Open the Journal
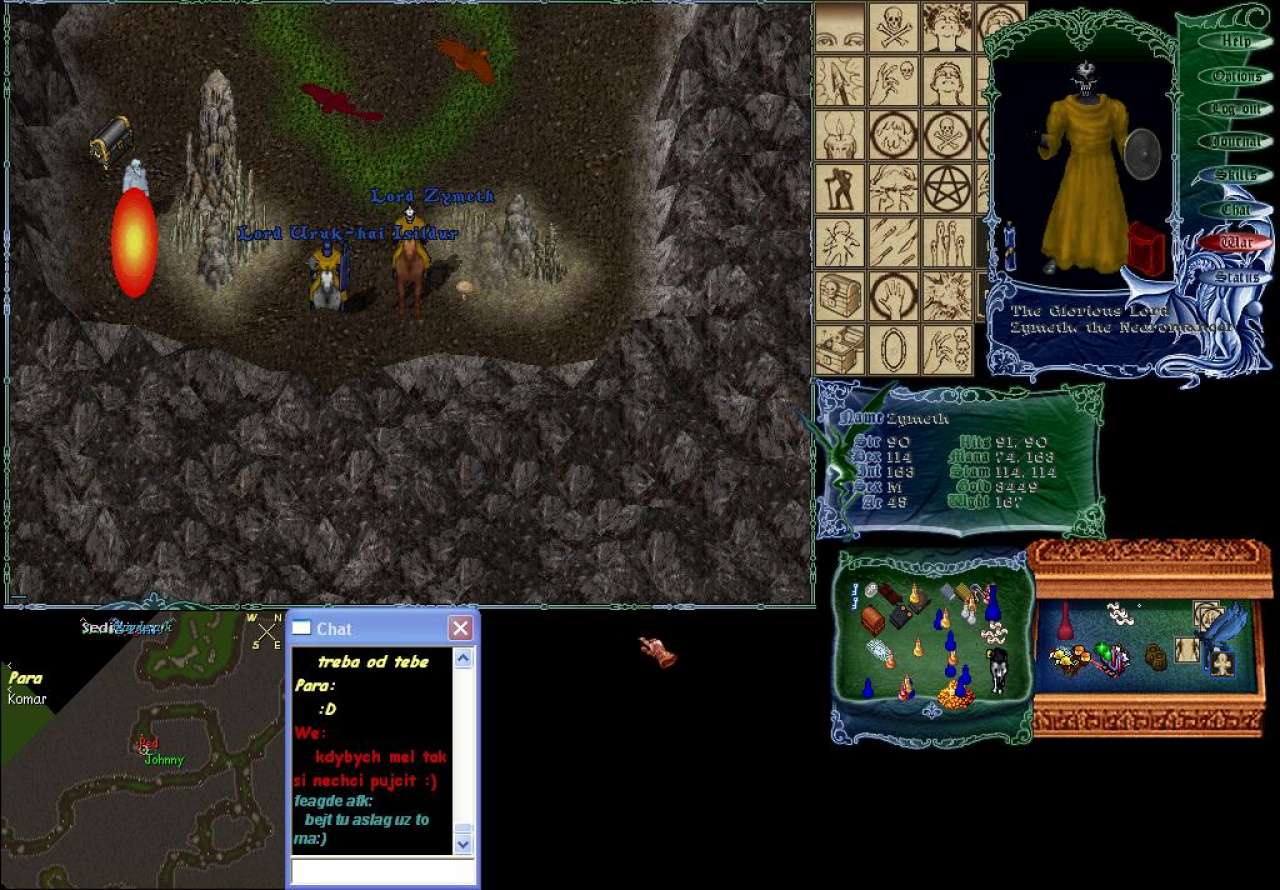Screen dimensions: 1280x890 pyautogui.click(x=1235, y=142)
